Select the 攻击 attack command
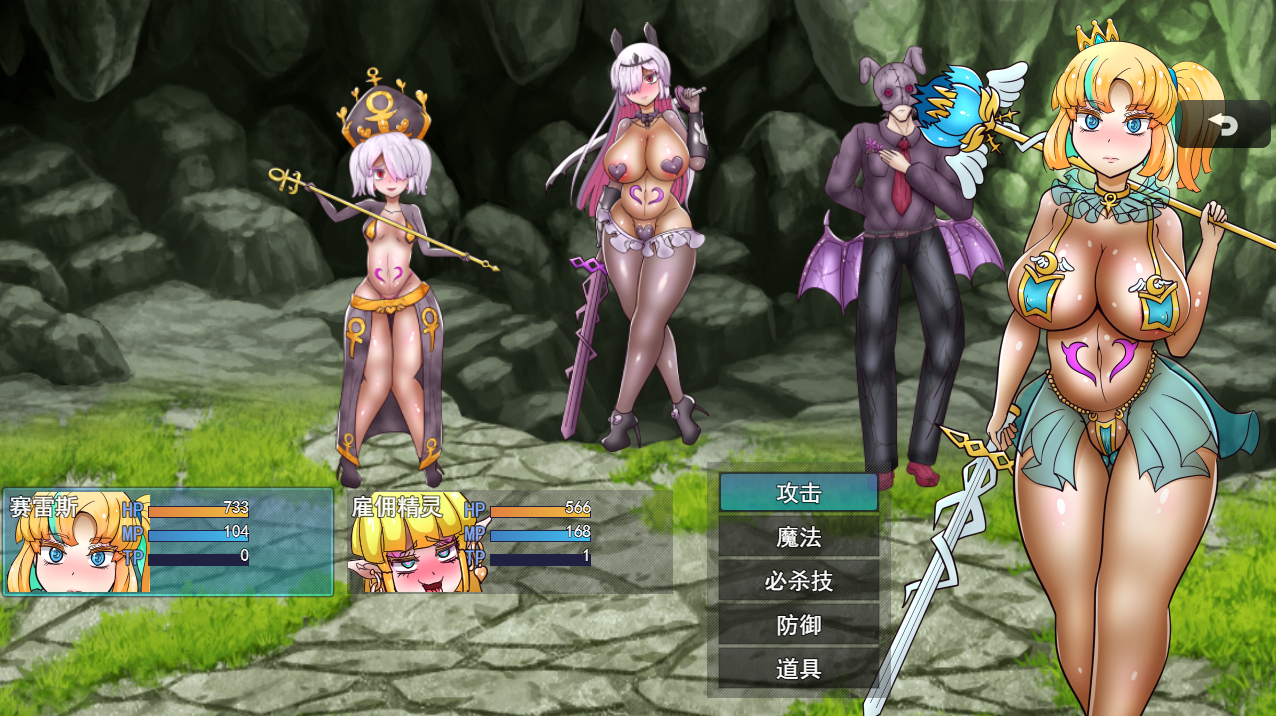The width and height of the screenshot is (1276, 716). (798, 493)
